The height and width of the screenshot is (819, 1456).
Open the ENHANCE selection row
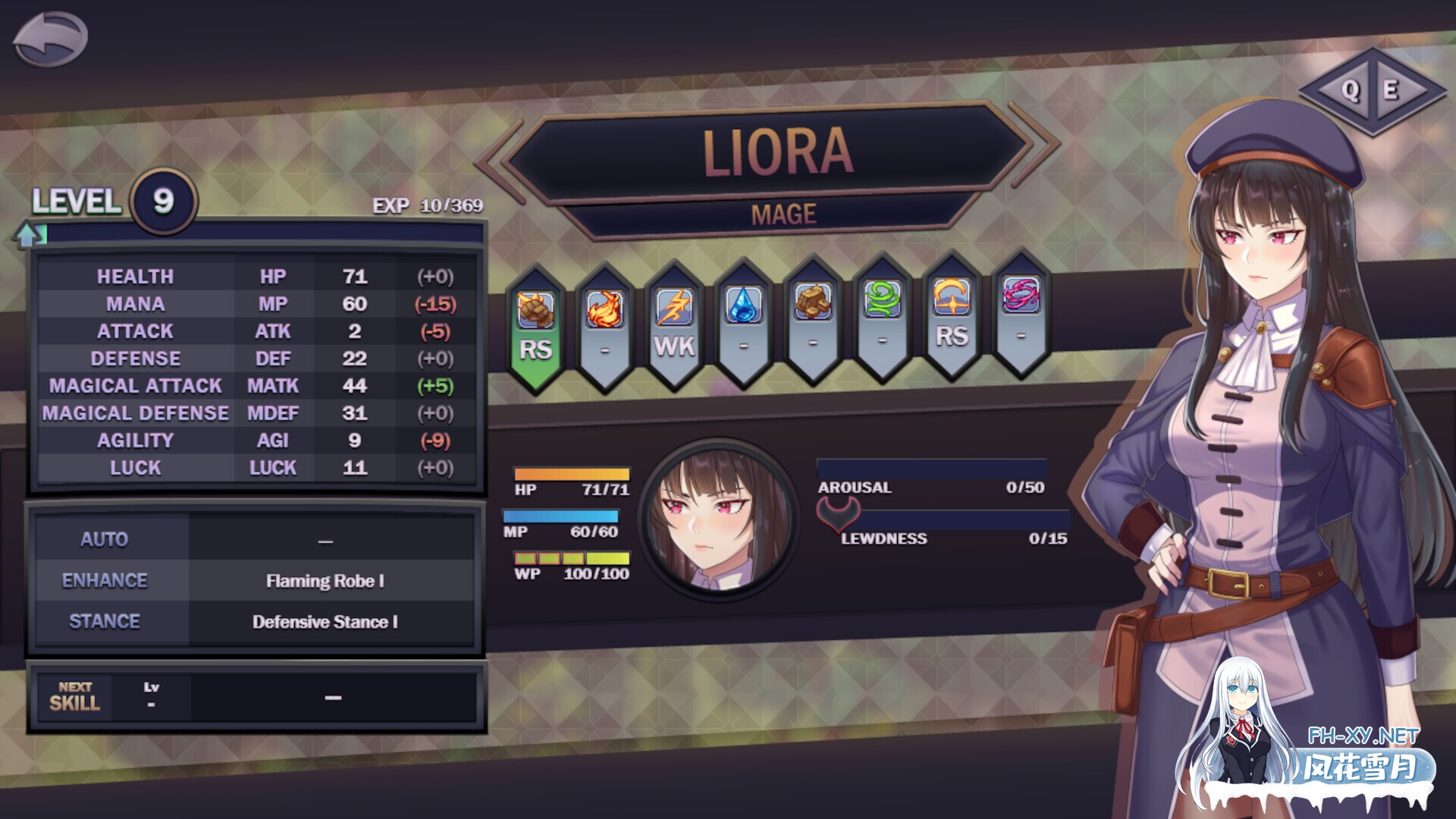pyautogui.click(x=111, y=581)
